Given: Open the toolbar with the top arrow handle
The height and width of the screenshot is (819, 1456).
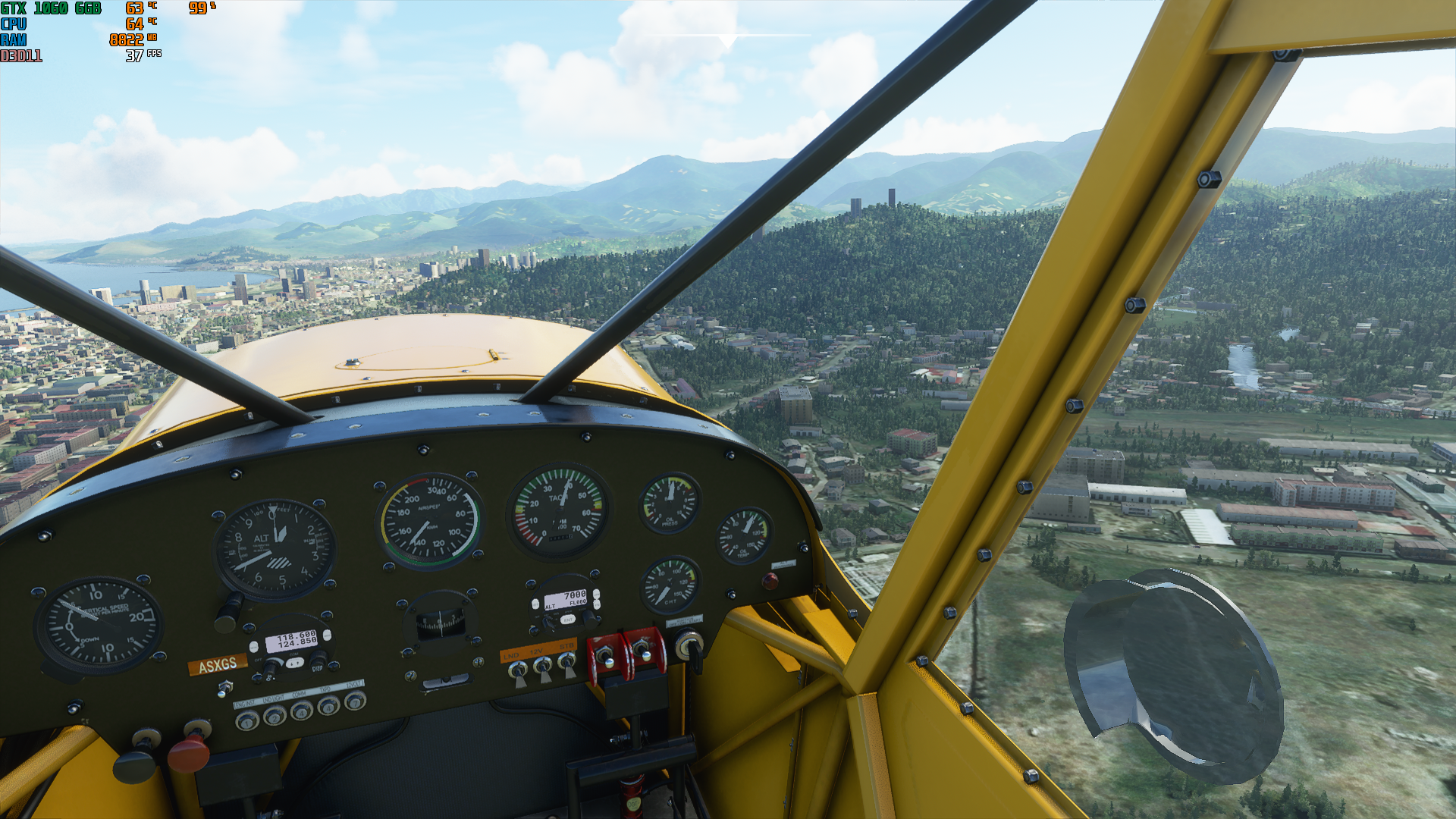Looking at the screenshot, I should (727, 41).
